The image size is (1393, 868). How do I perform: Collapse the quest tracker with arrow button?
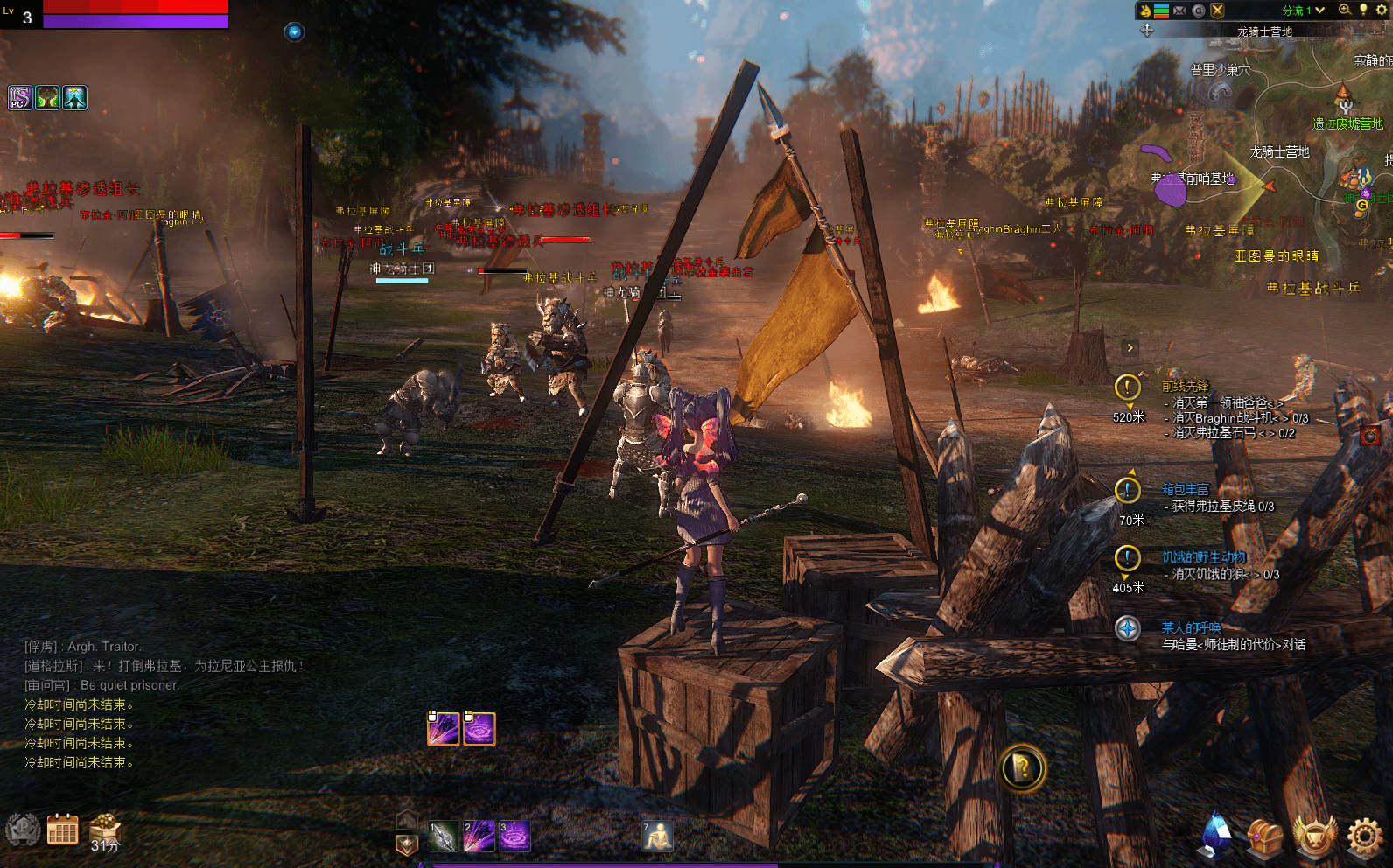(x=1130, y=347)
